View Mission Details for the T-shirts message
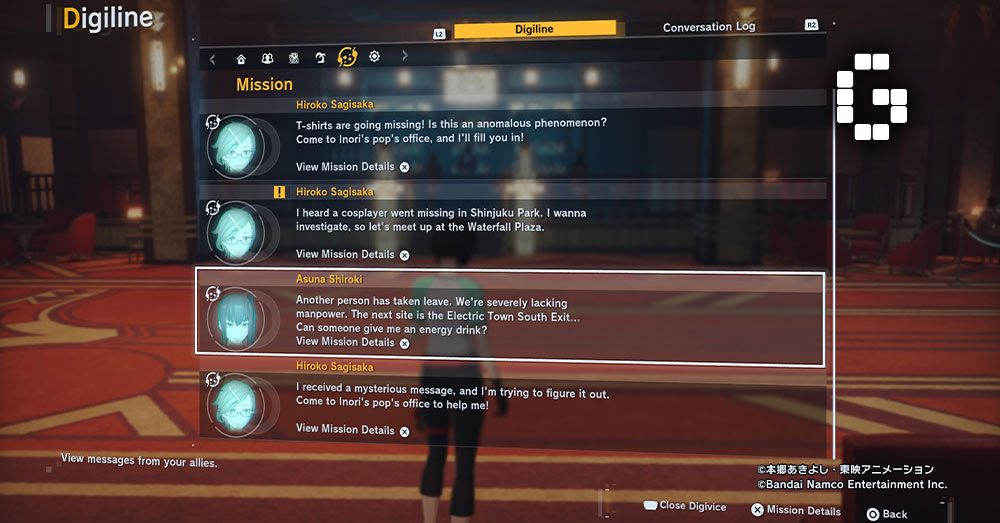Viewport: 1000px width, 523px height. pyautogui.click(x=352, y=167)
